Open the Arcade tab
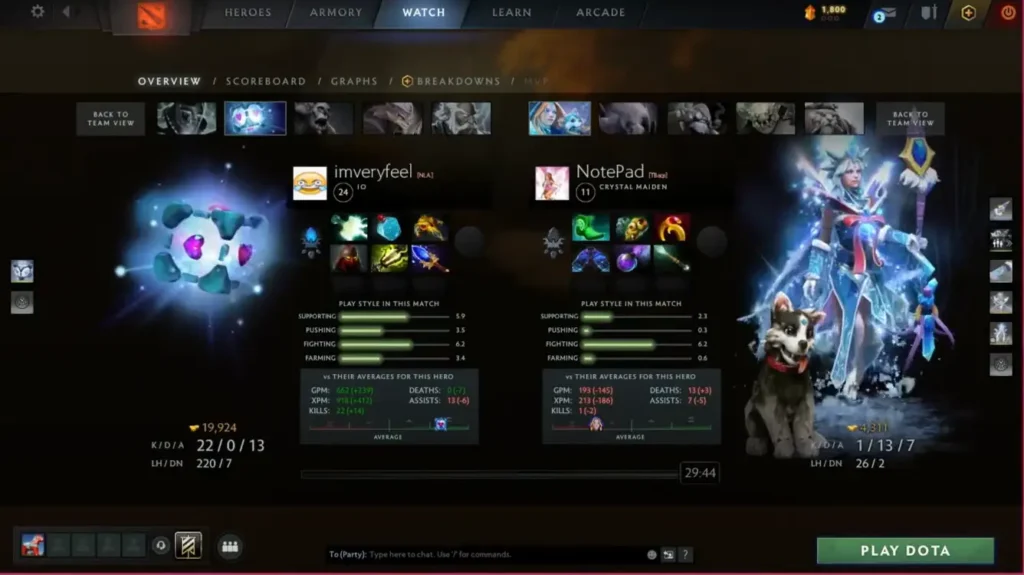 (x=600, y=13)
